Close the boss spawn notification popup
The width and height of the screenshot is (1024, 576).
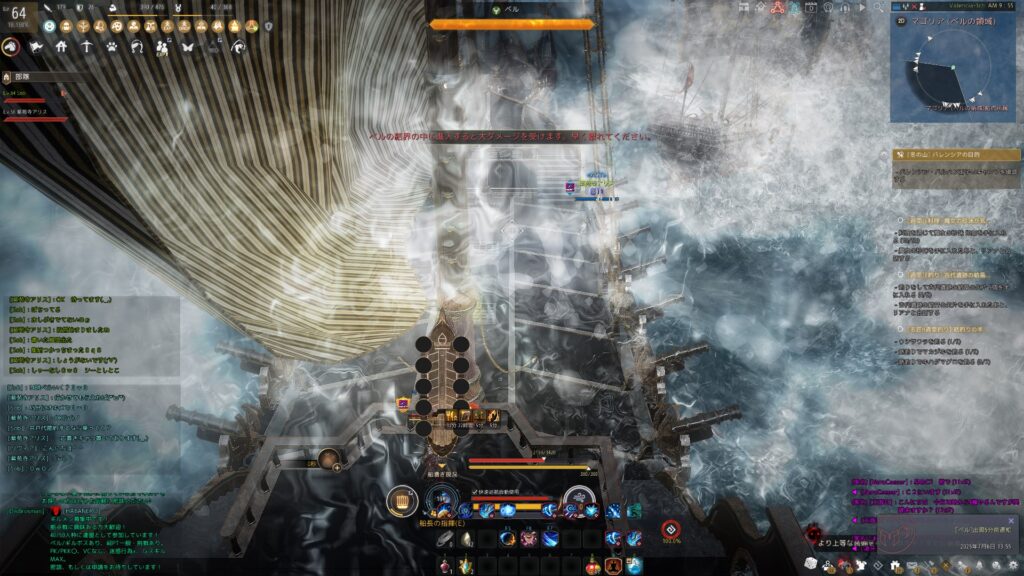[1011, 521]
